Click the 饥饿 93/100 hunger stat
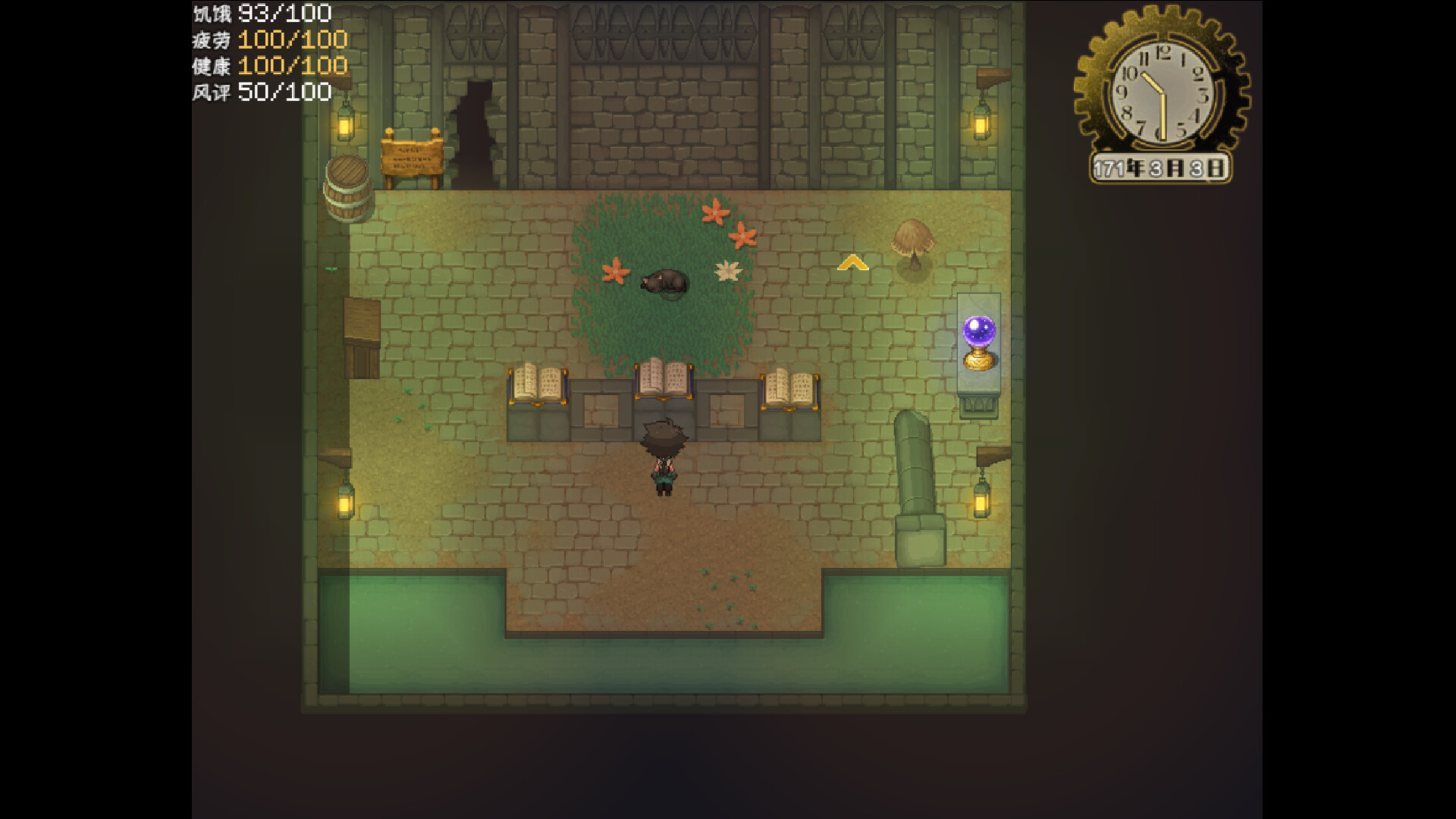This screenshot has height=819, width=1456. 258,13
